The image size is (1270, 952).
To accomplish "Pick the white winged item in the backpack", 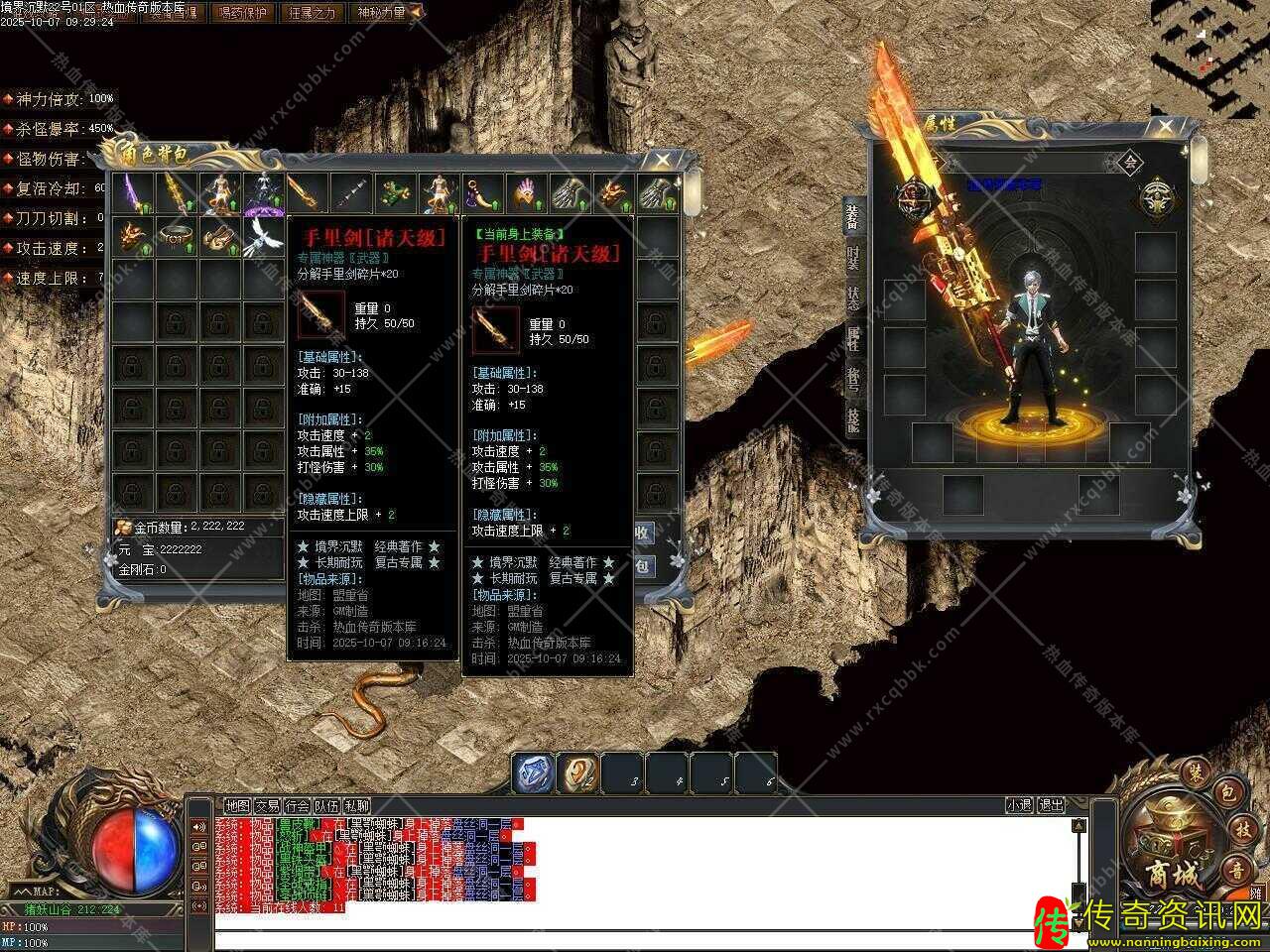I will coord(263,236).
